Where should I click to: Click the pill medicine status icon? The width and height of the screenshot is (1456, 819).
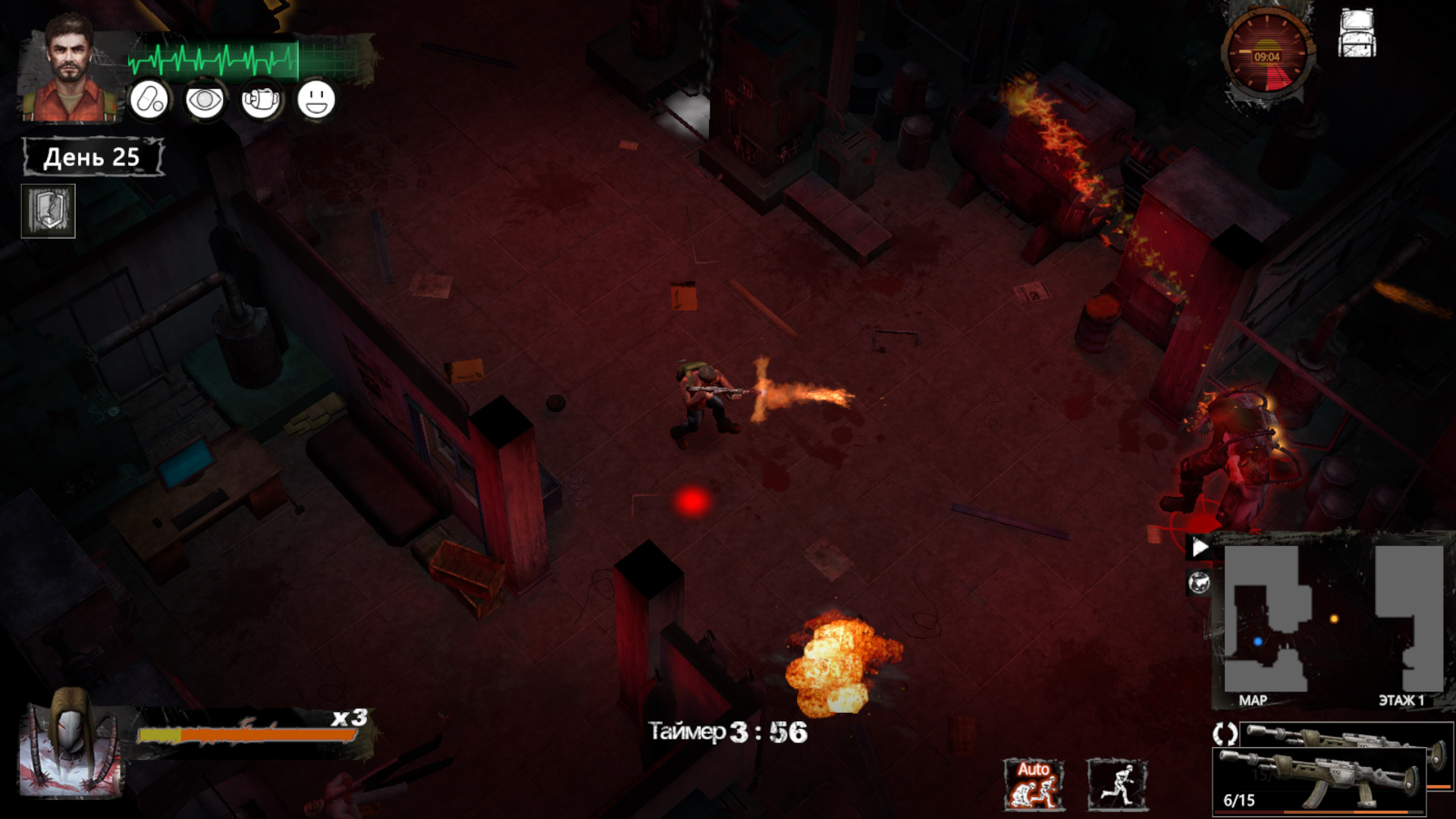(149, 100)
